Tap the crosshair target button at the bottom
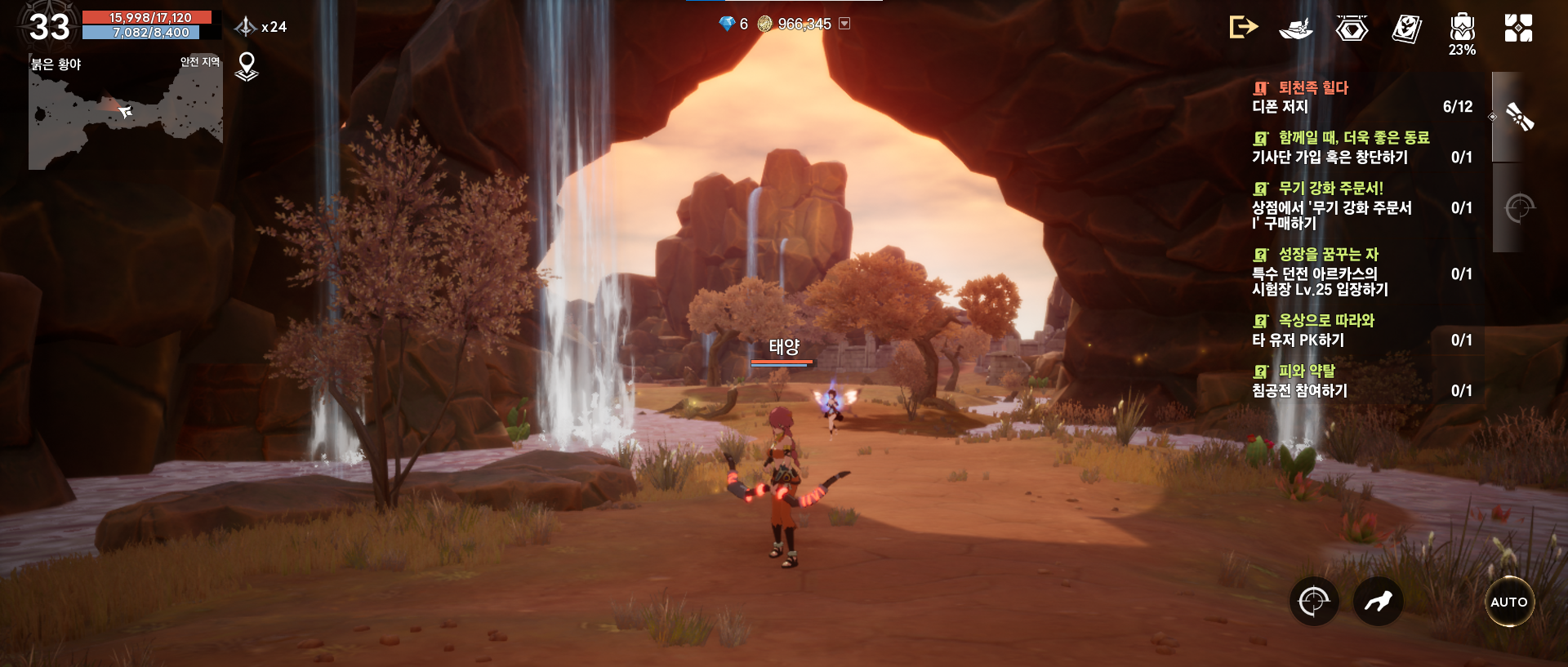Screen dimensions: 1568x667 [1313, 602]
